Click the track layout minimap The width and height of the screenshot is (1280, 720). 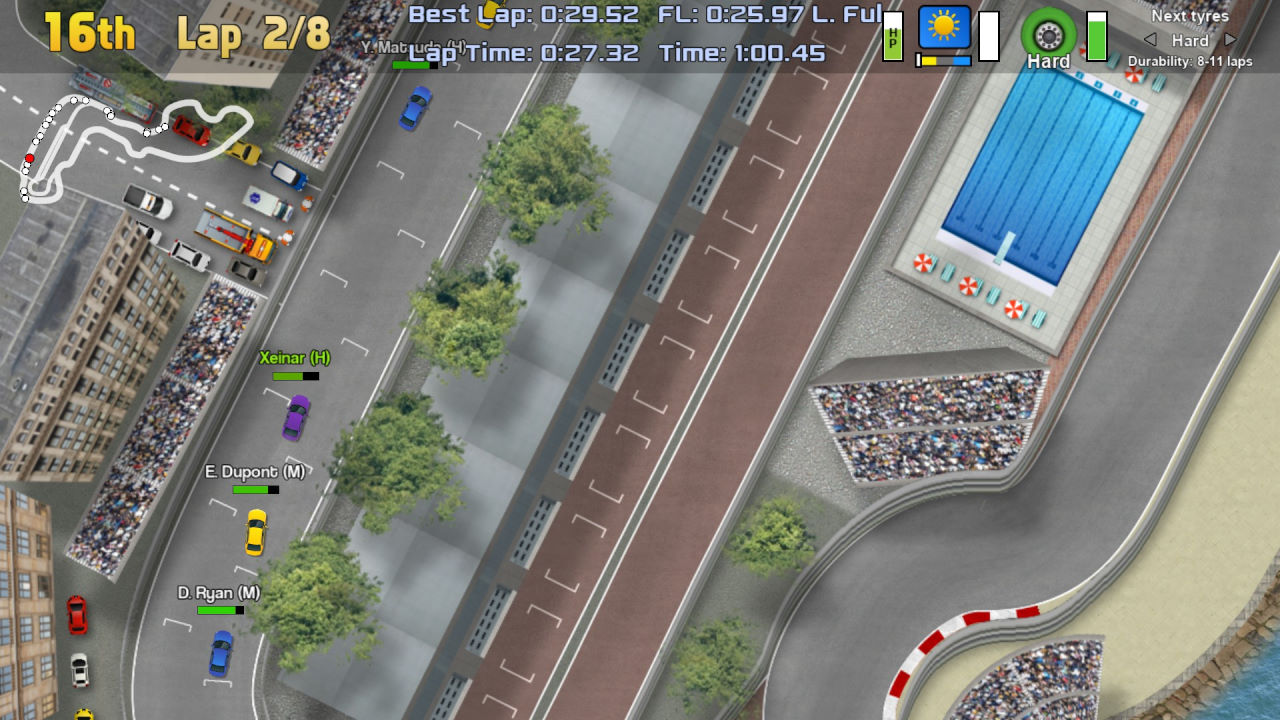click(x=130, y=145)
